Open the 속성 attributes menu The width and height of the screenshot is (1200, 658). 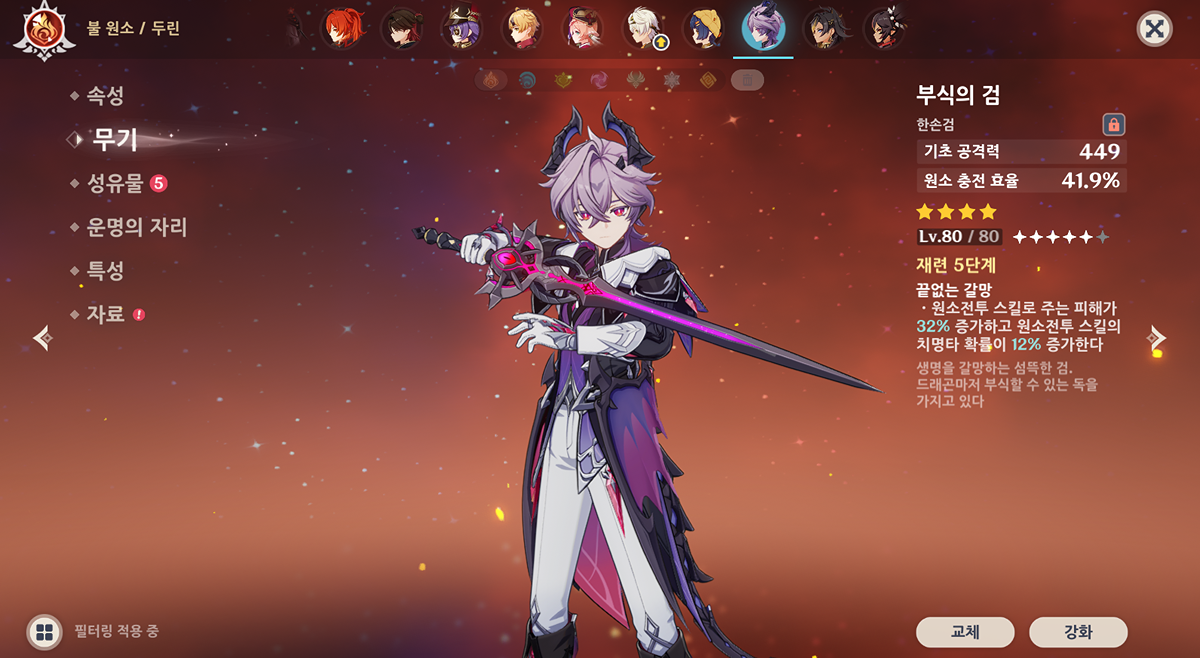click(104, 96)
